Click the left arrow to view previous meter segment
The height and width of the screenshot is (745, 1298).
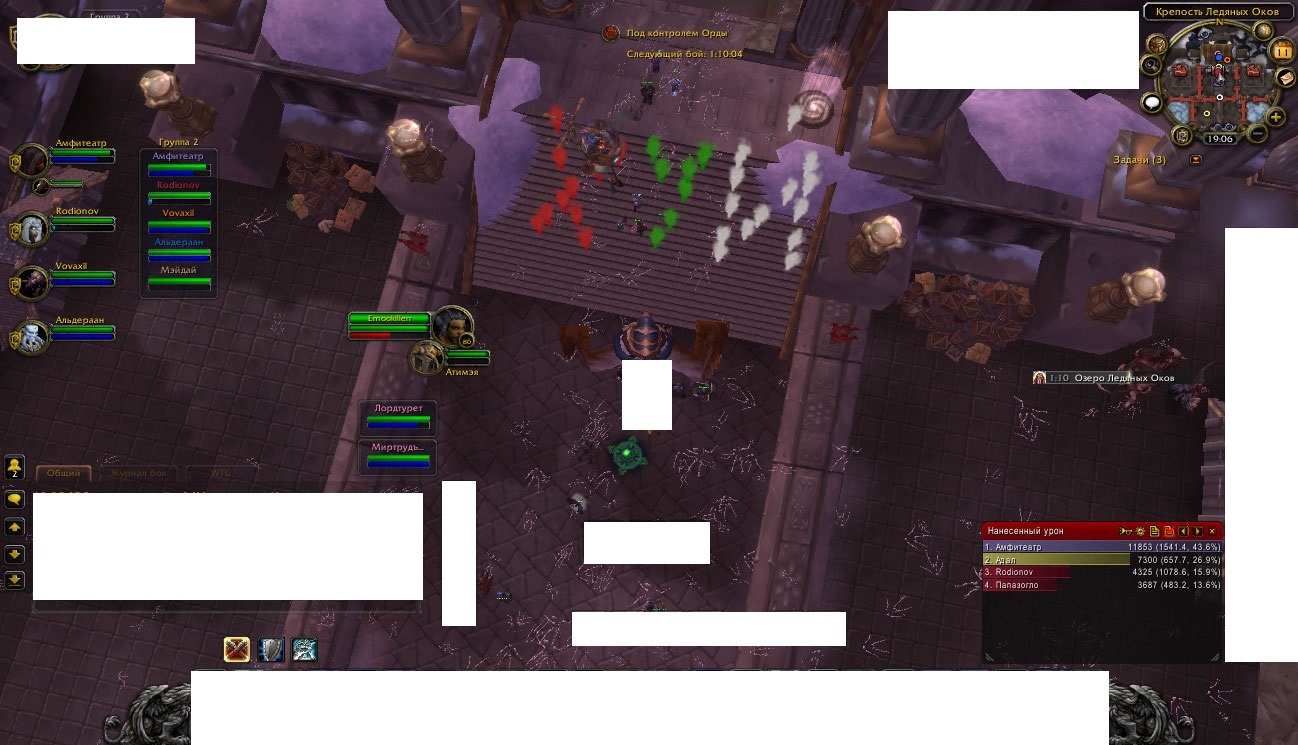coord(1184,532)
